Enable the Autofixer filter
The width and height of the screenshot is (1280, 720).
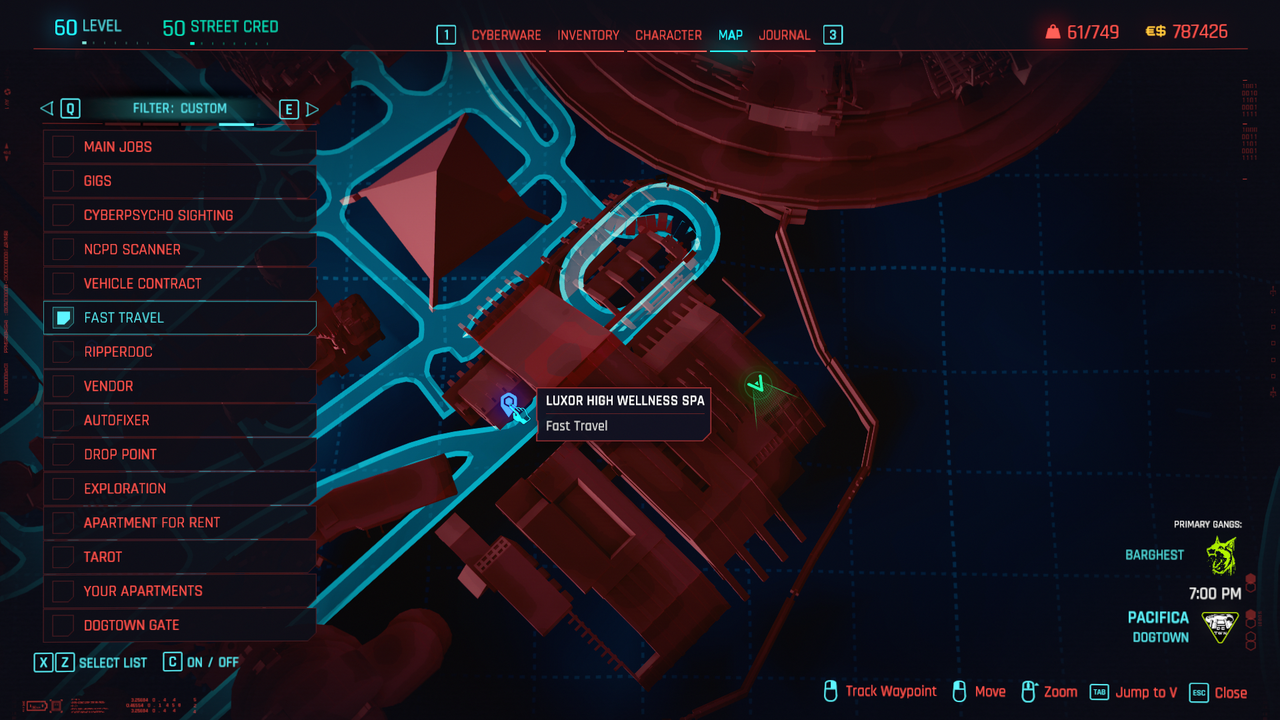coord(63,420)
